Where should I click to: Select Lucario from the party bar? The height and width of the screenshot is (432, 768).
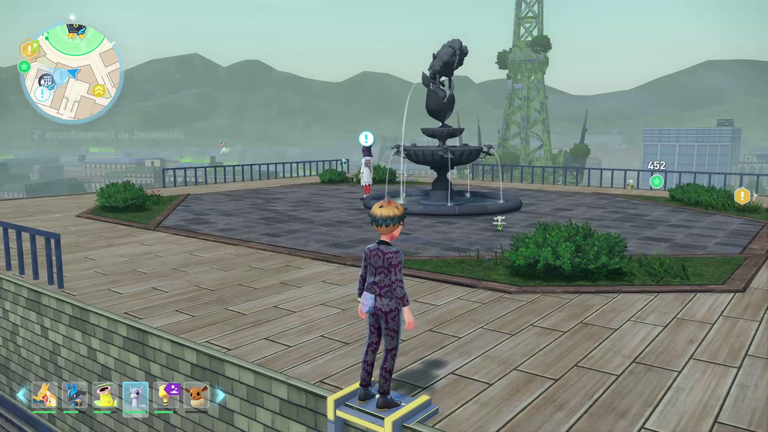(74, 395)
